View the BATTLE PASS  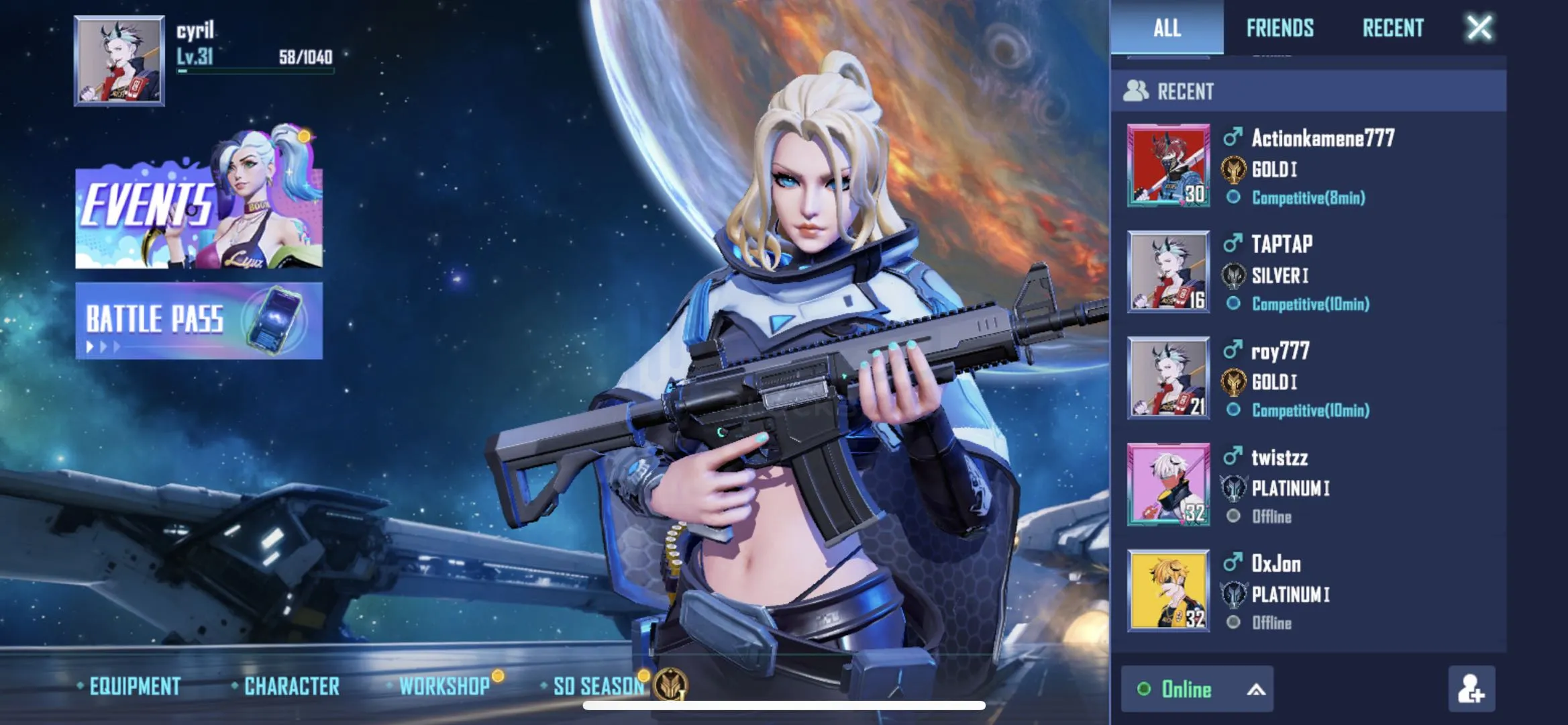[199, 320]
